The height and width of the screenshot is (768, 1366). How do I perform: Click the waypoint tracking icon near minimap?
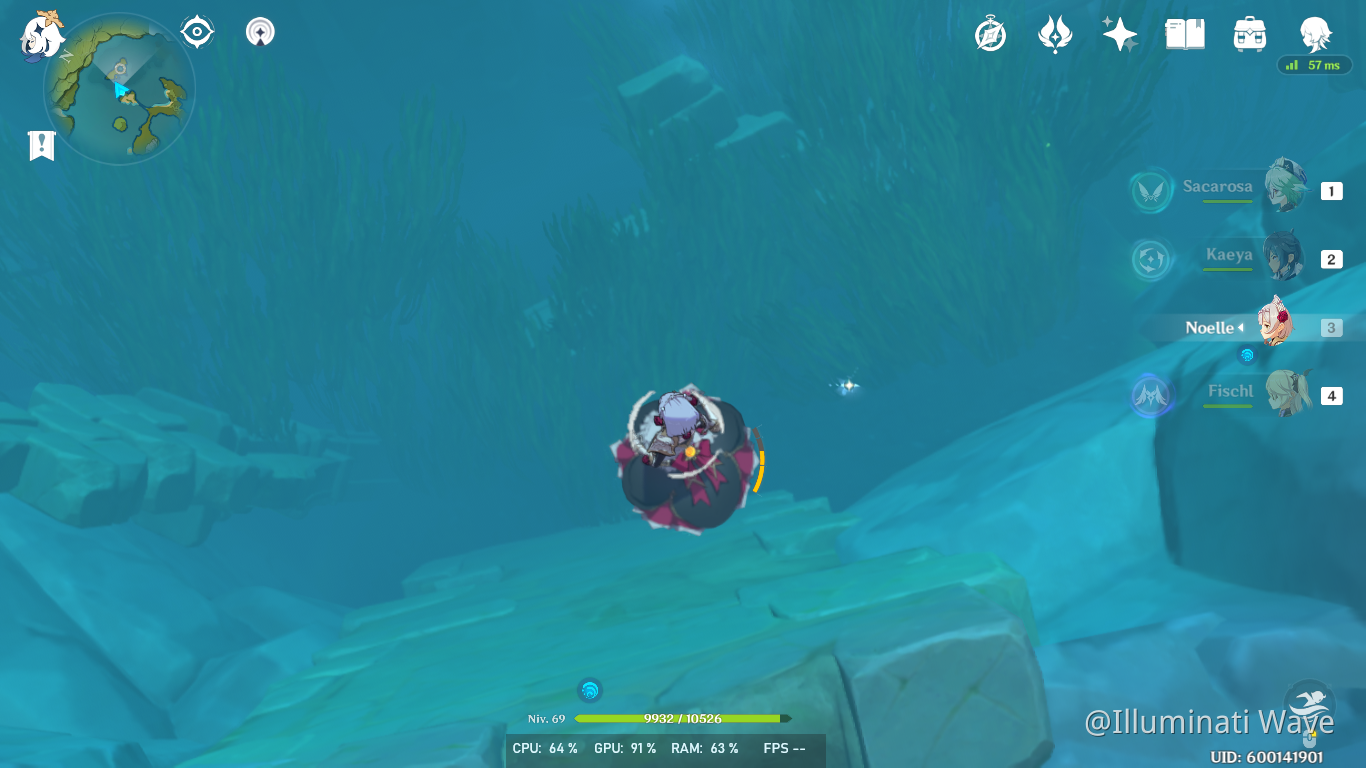(x=259, y=31)
